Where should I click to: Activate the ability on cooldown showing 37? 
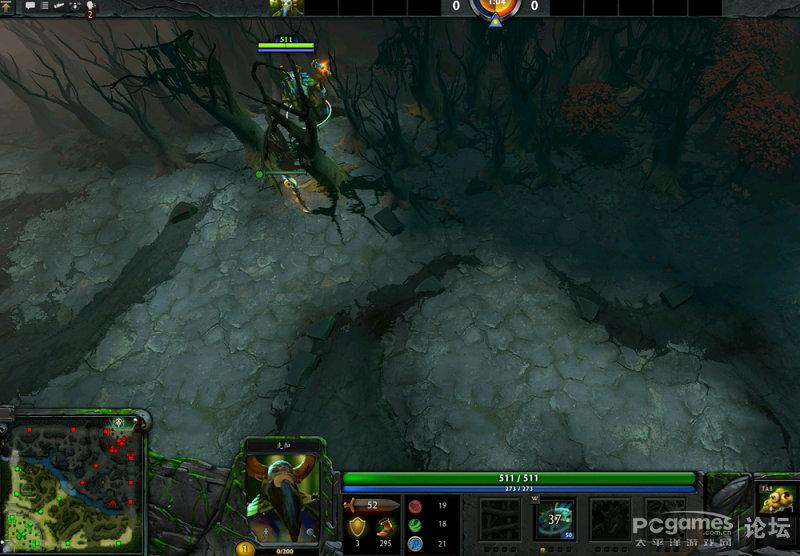click(x=553, y=519)
